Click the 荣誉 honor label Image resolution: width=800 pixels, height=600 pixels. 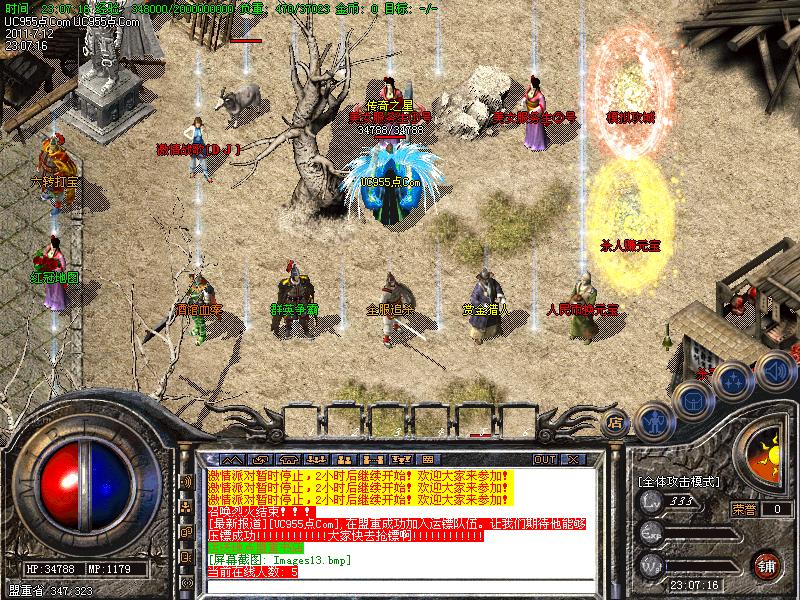coord(743,509)
